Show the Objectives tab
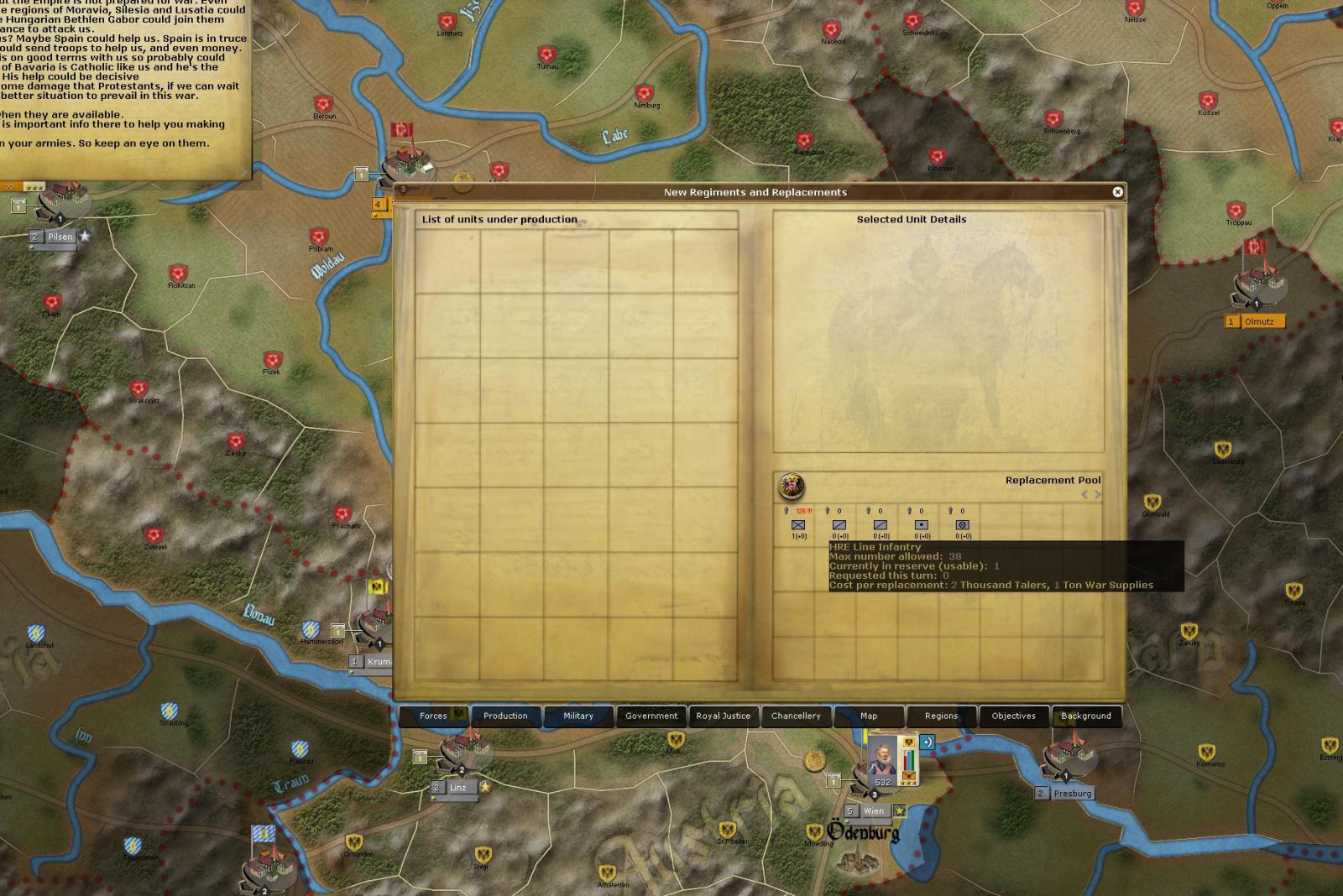 tap(1013, 716)
